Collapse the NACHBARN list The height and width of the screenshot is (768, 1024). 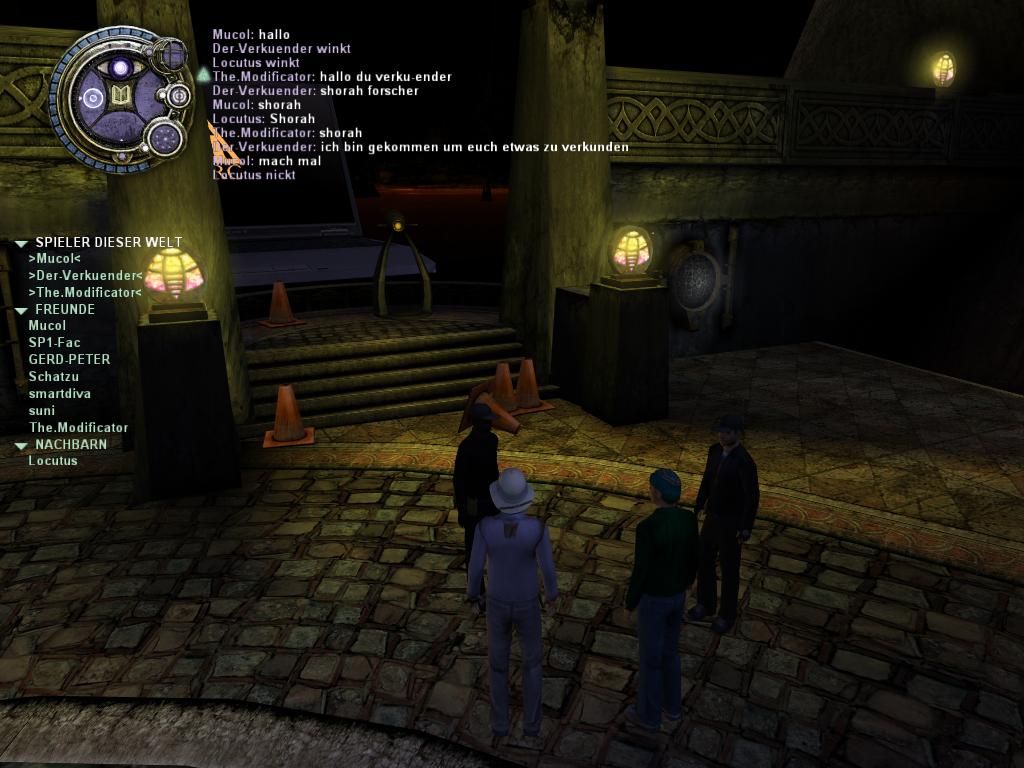click(21, 445)
